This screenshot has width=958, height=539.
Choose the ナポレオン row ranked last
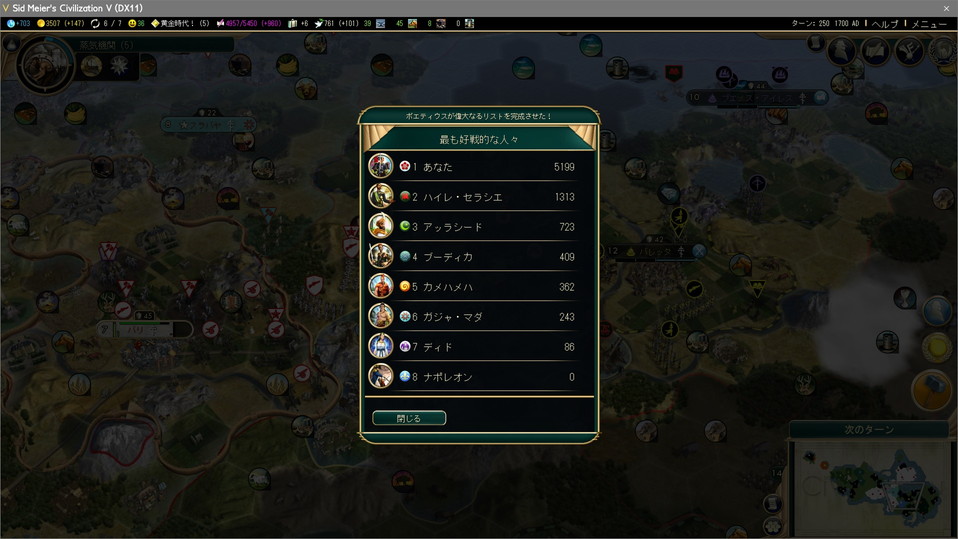point(479,377)
